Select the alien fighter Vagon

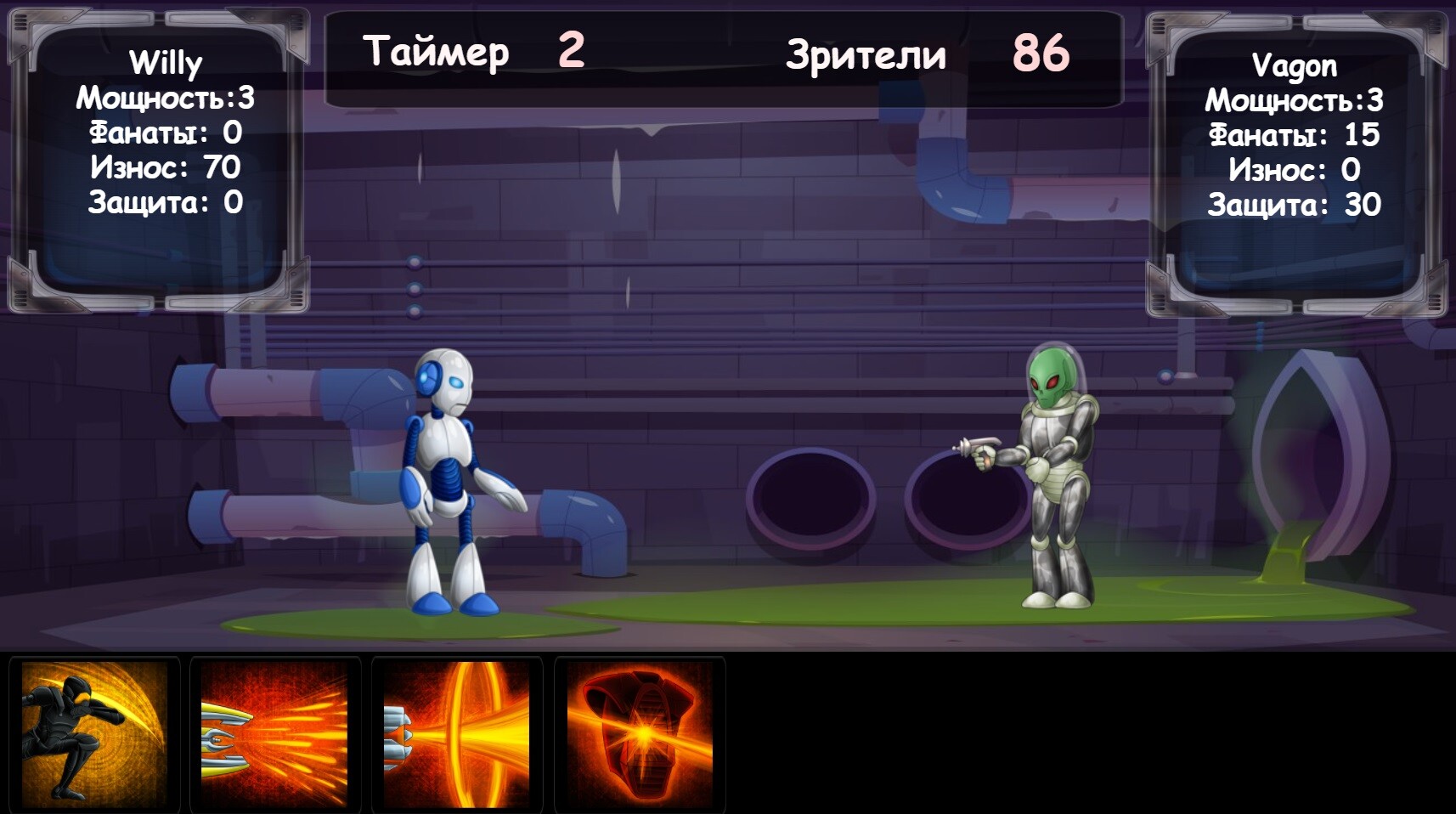[1053, 476]
